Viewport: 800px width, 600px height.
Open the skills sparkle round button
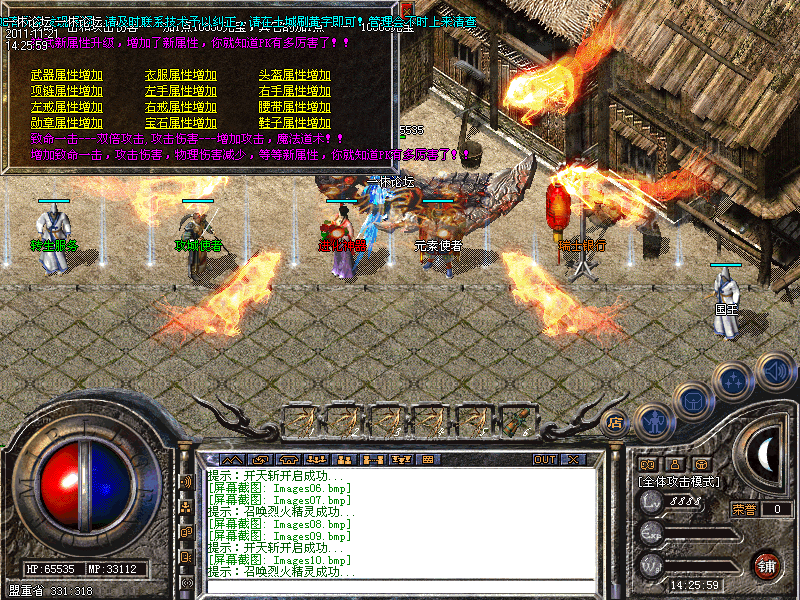[735, 380]
